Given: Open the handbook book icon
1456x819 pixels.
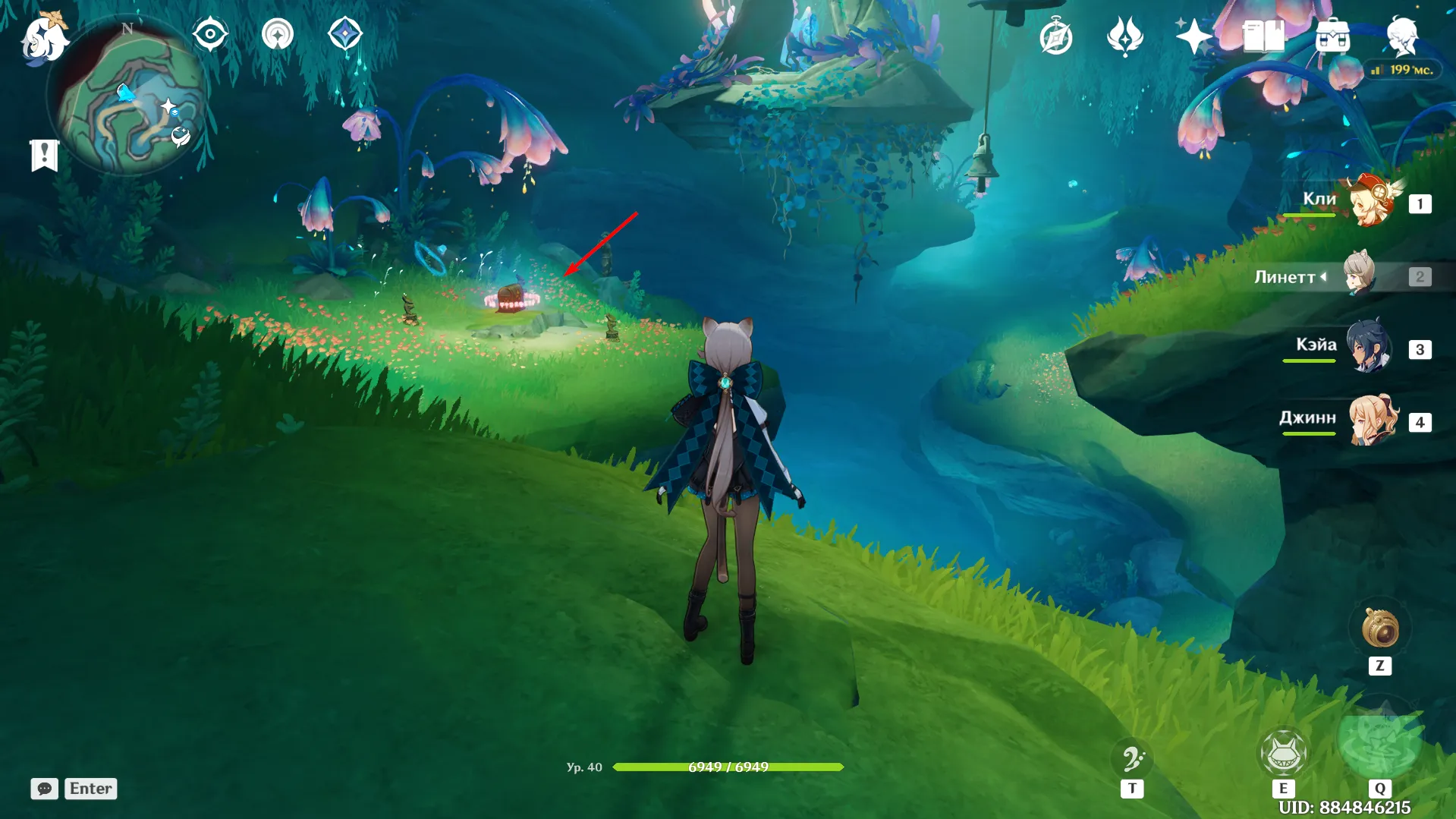Looking at the screenshot, I should 1263,36.
